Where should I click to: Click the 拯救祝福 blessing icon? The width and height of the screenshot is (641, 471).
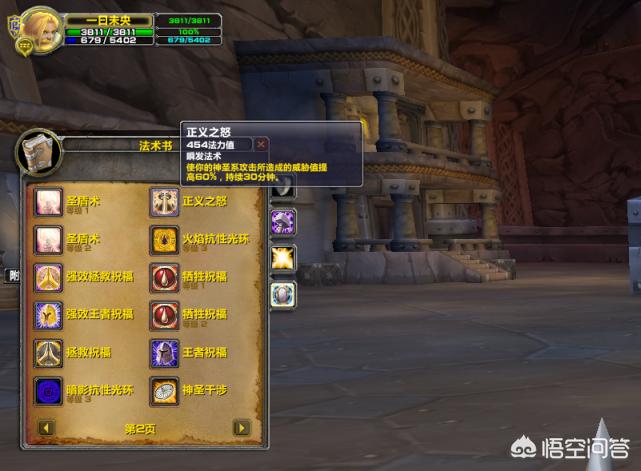click(48, 353)
